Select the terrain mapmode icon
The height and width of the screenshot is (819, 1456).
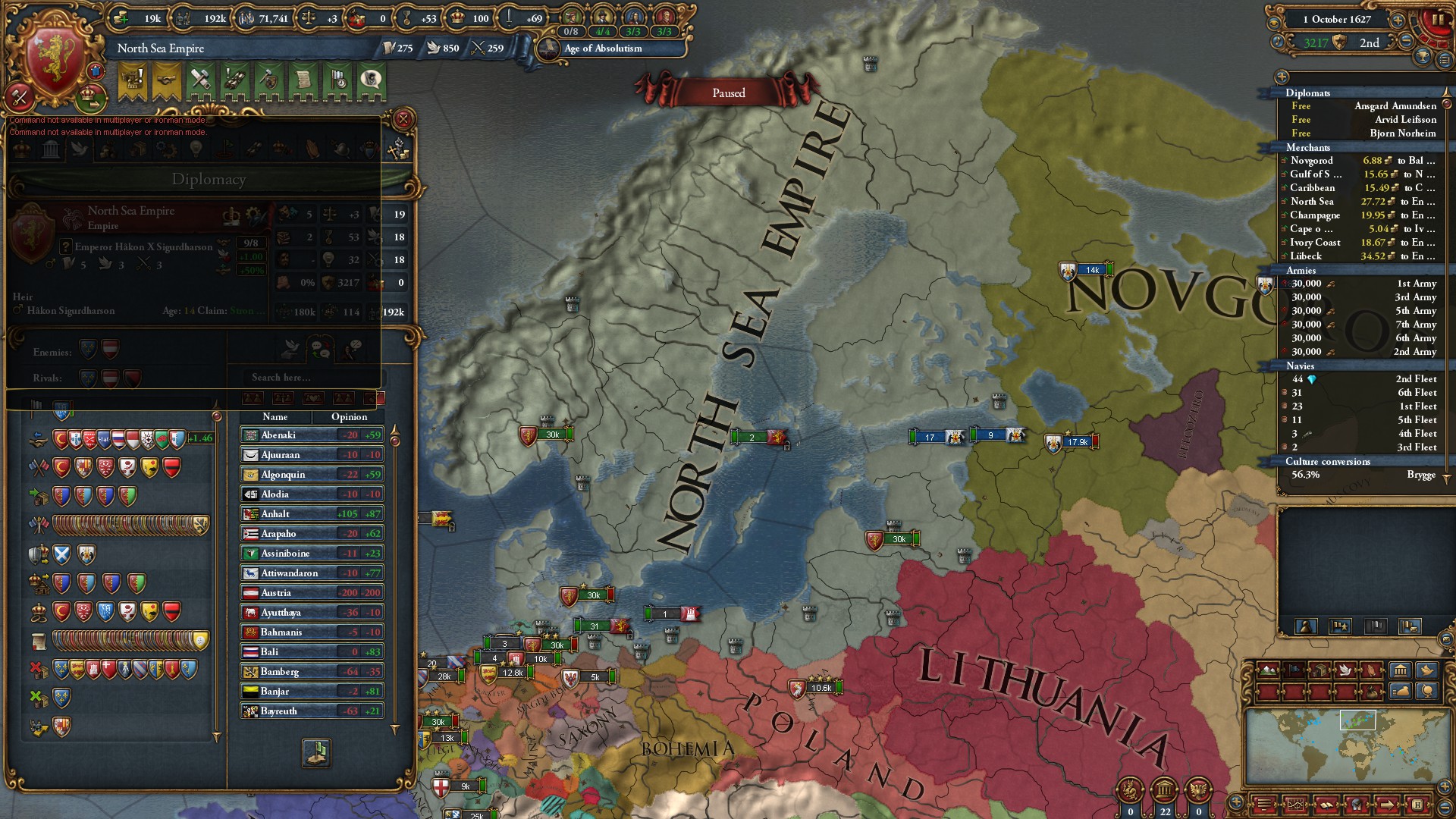1268,670
